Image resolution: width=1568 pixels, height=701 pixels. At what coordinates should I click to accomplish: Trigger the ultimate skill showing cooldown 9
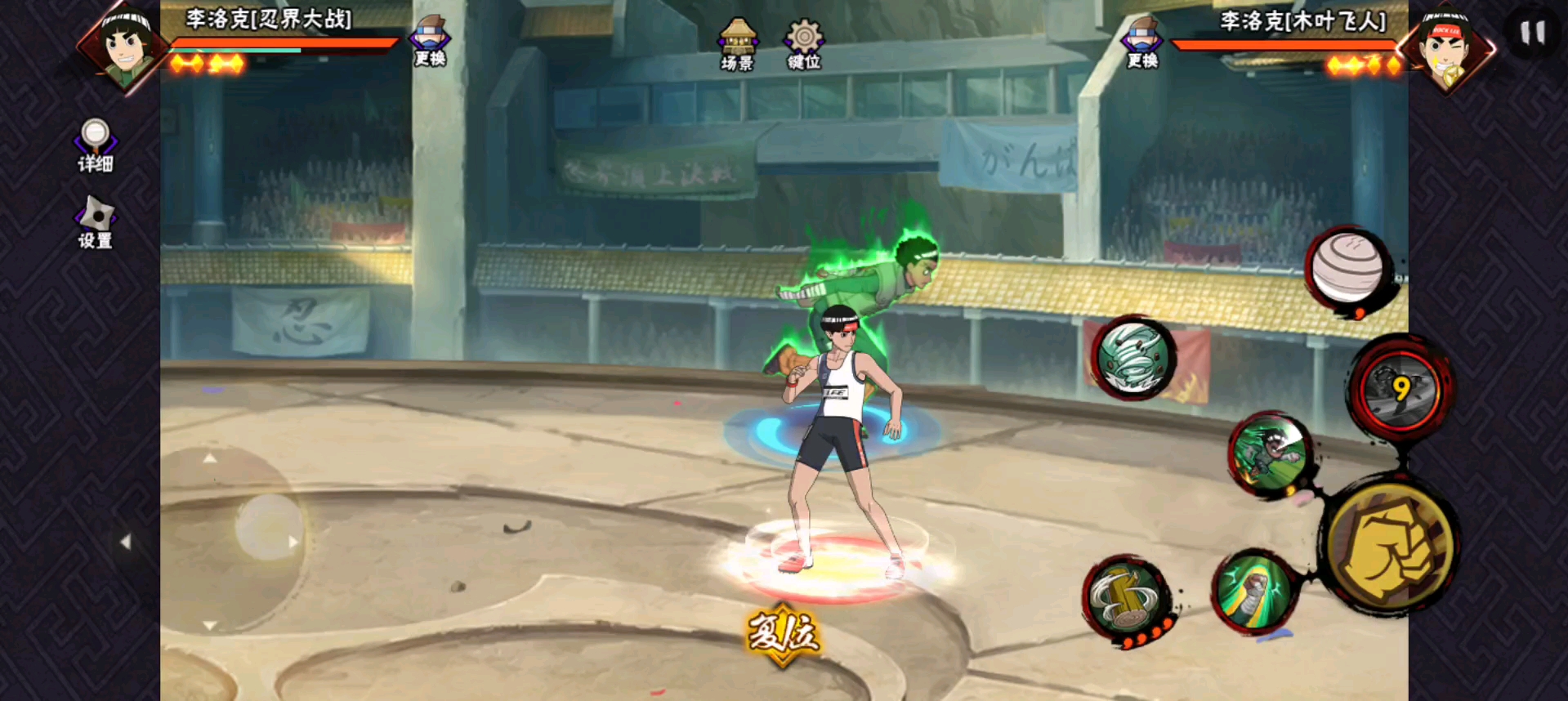tap(1400, 390)
